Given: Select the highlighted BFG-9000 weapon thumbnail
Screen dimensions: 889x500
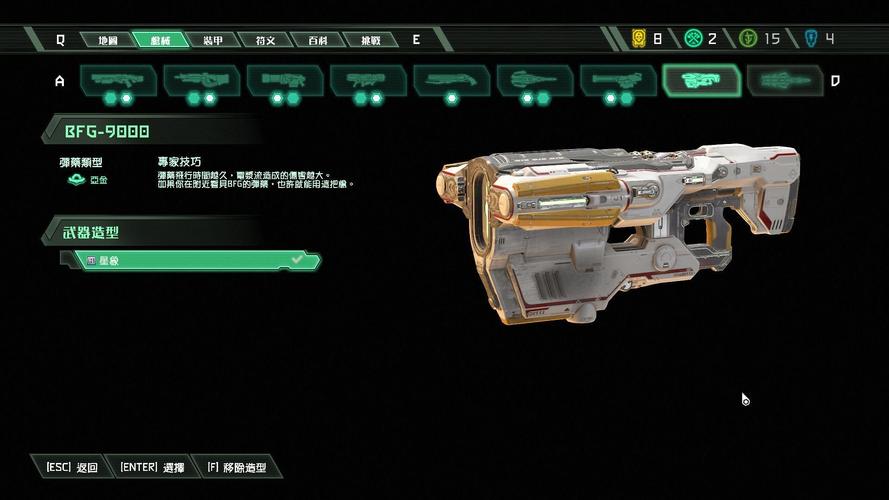Looking at the screenshot, I should click(701, 81).
